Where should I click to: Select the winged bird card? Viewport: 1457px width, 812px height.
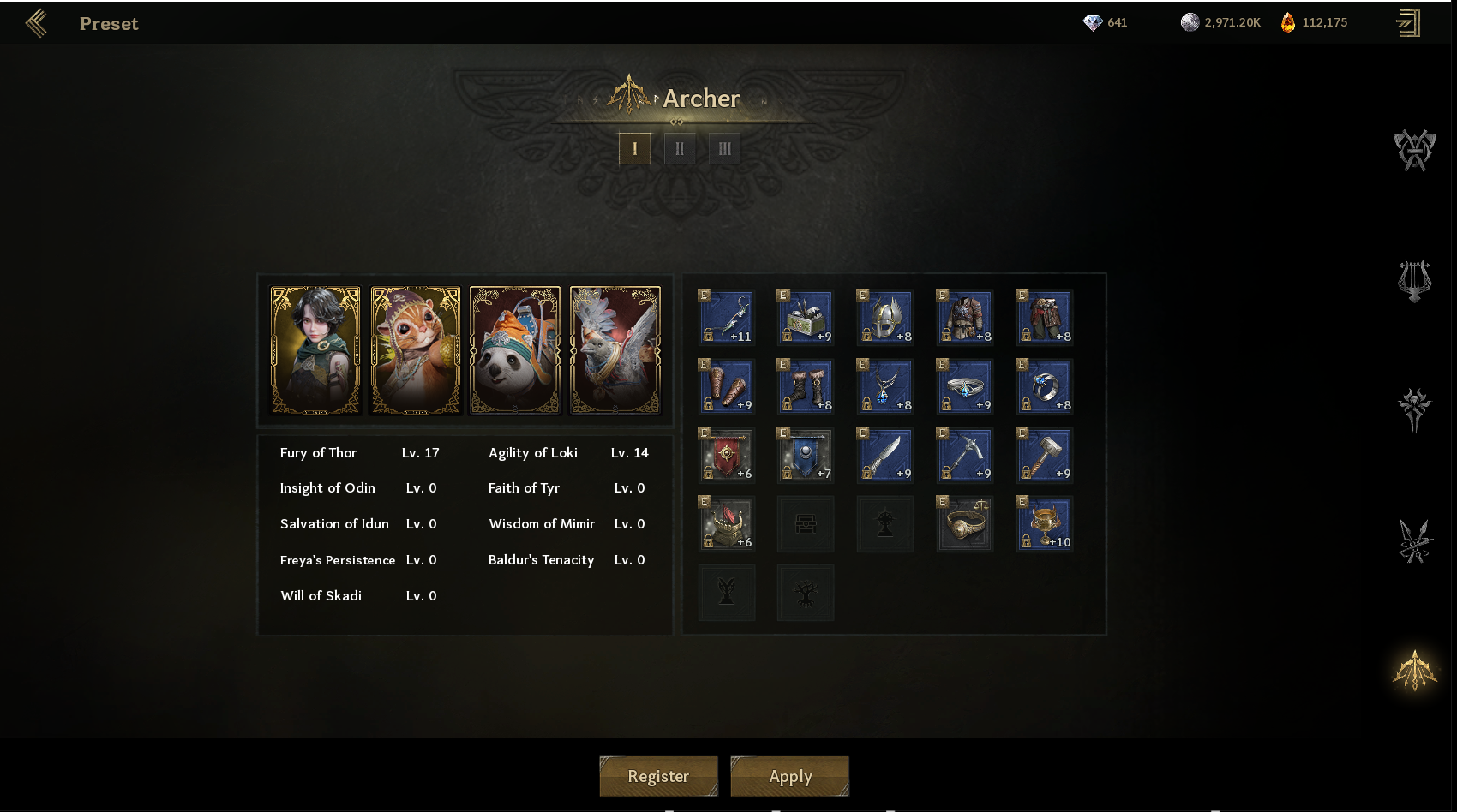pyautogui.click(x=615, y=350)
